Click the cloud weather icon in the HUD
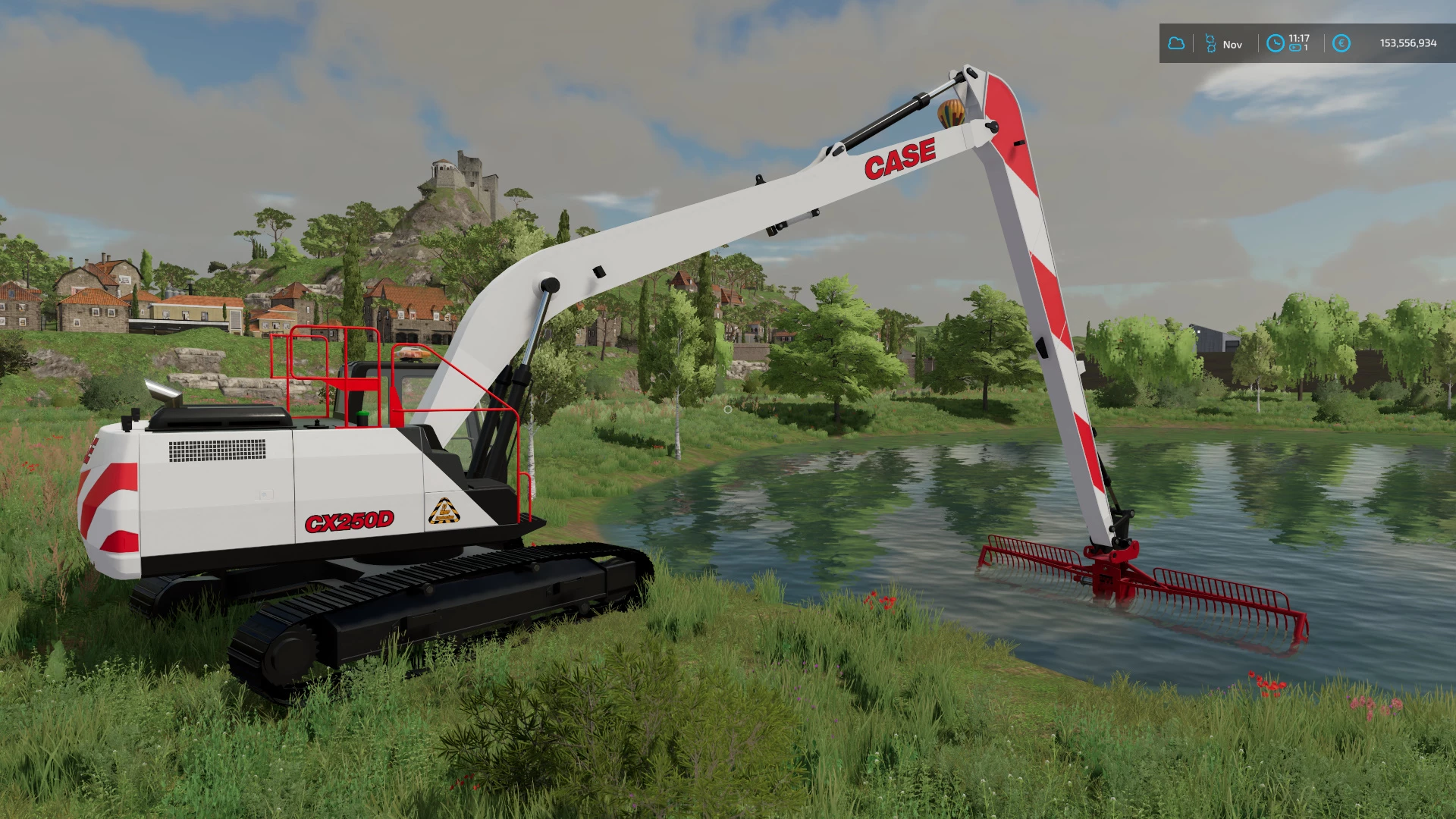This screenshot has height=819, width=1456. coord(1177,42)
